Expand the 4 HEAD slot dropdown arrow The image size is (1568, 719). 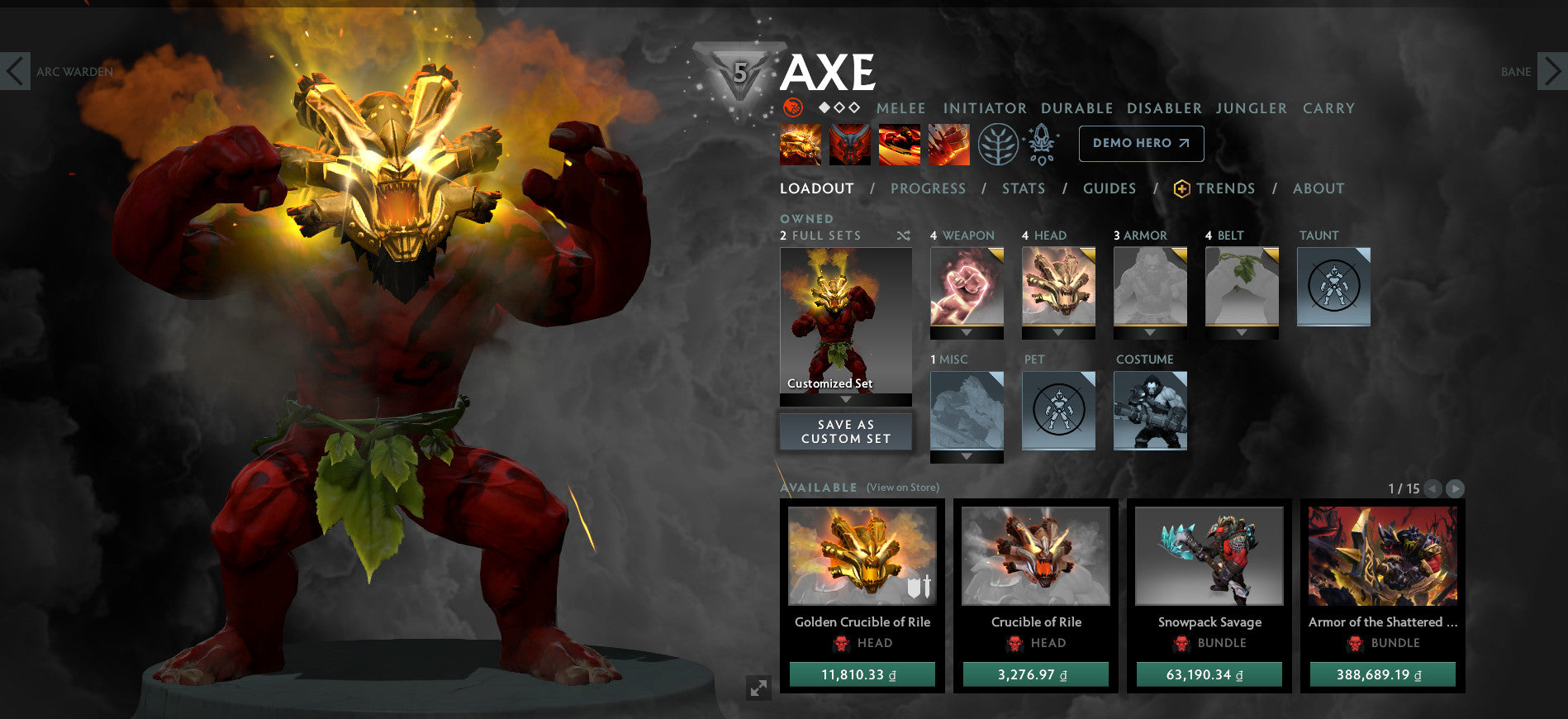[1057, 334]
